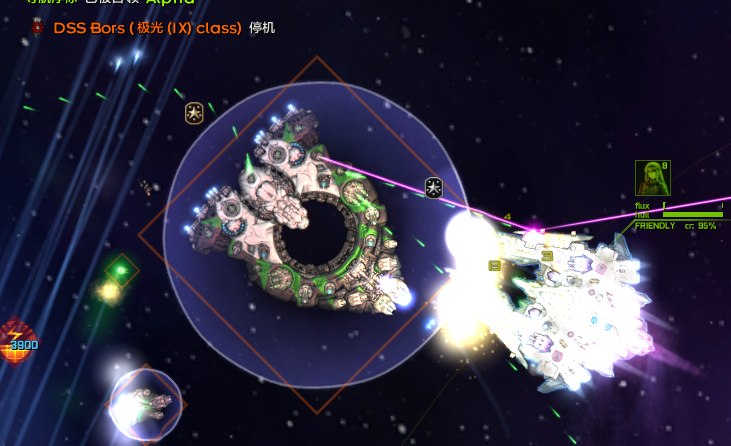Select the white star badge beside the purple beam
Image resolution: width=731 pixels, height=446 pixels.
pos(434,187)
